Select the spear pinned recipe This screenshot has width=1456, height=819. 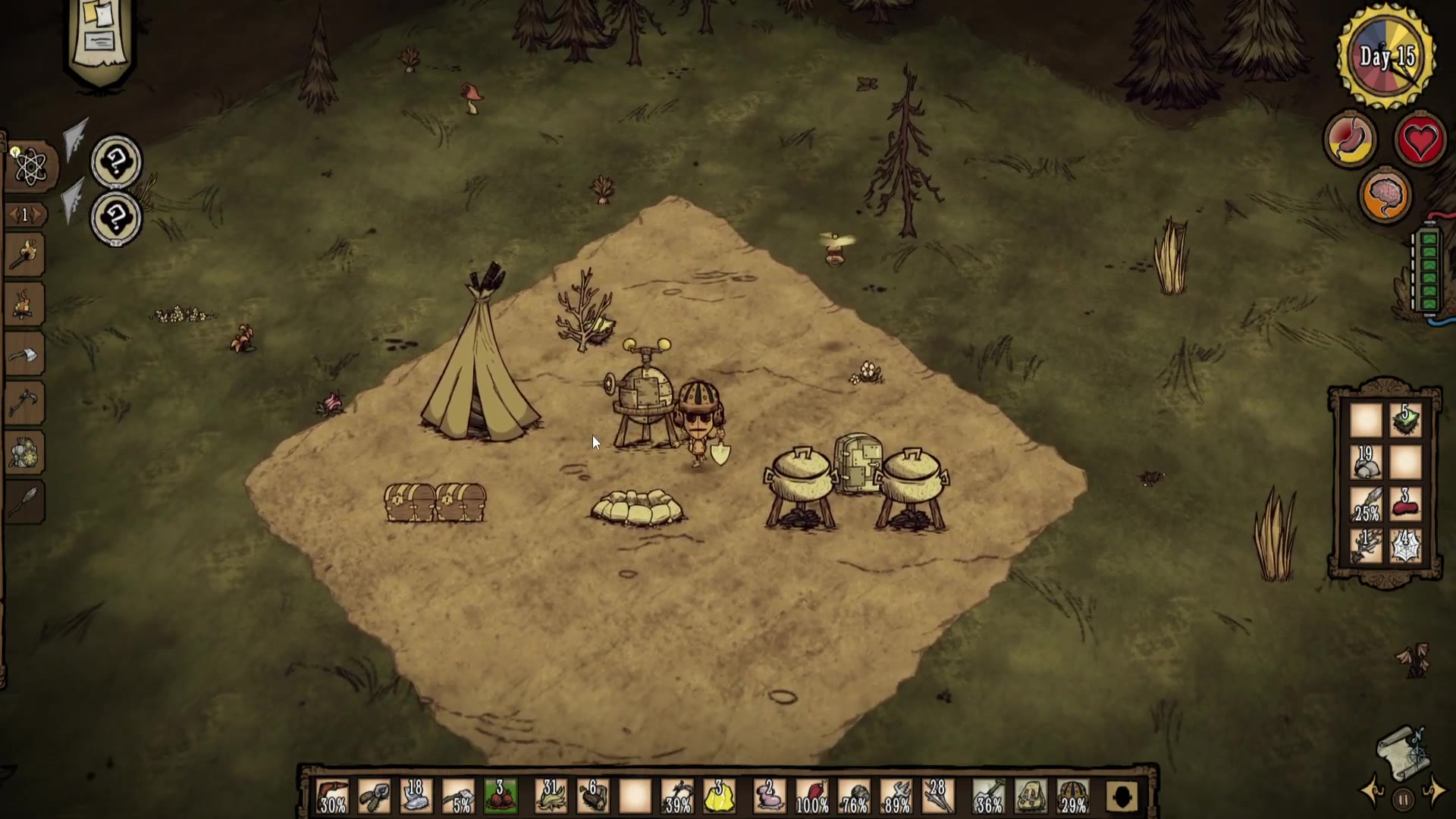(24, 500)
